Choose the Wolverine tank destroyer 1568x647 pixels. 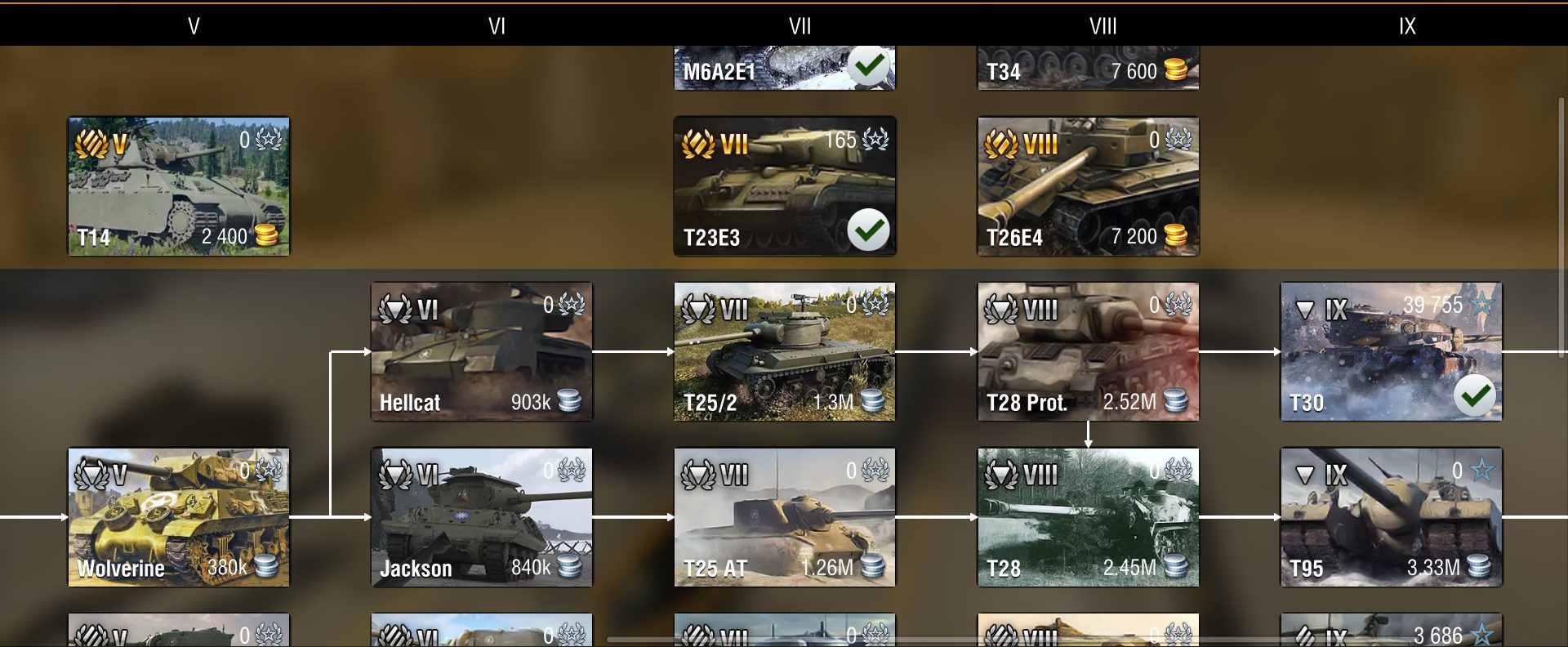point(178,517)
